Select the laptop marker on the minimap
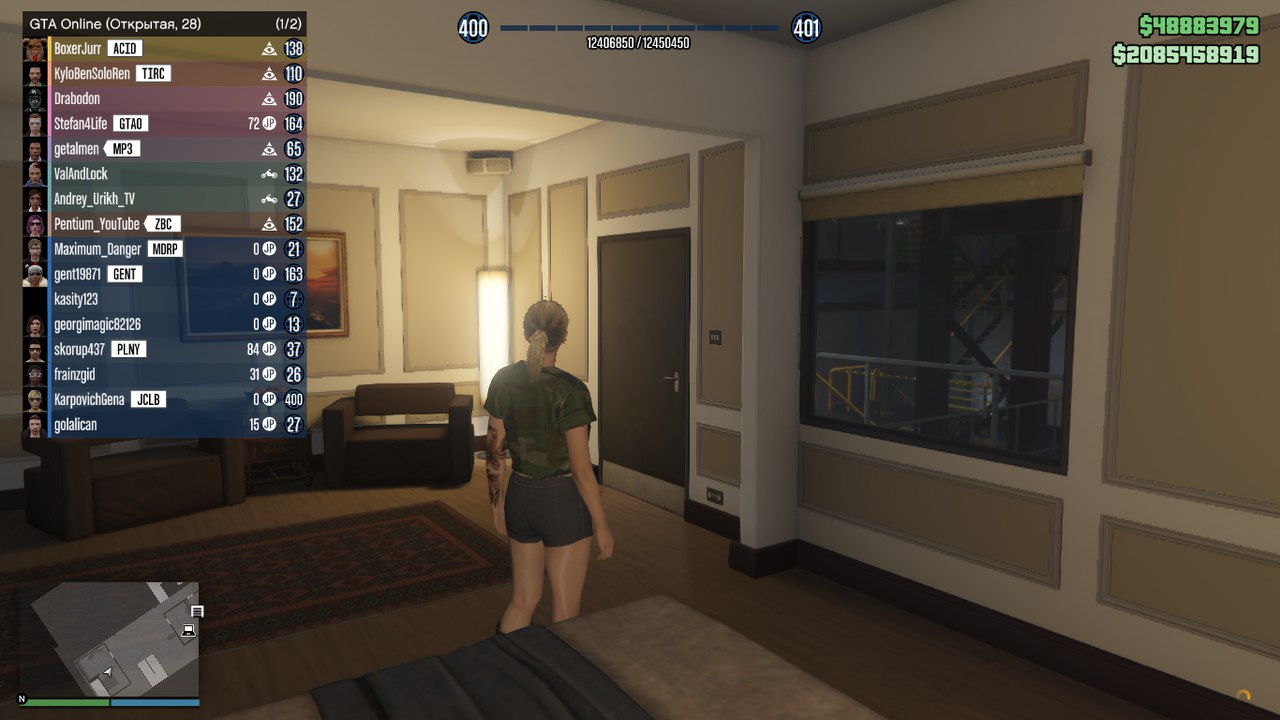Screen dimensions: 1280x720 pyautogui.click(x=188, y=631)
